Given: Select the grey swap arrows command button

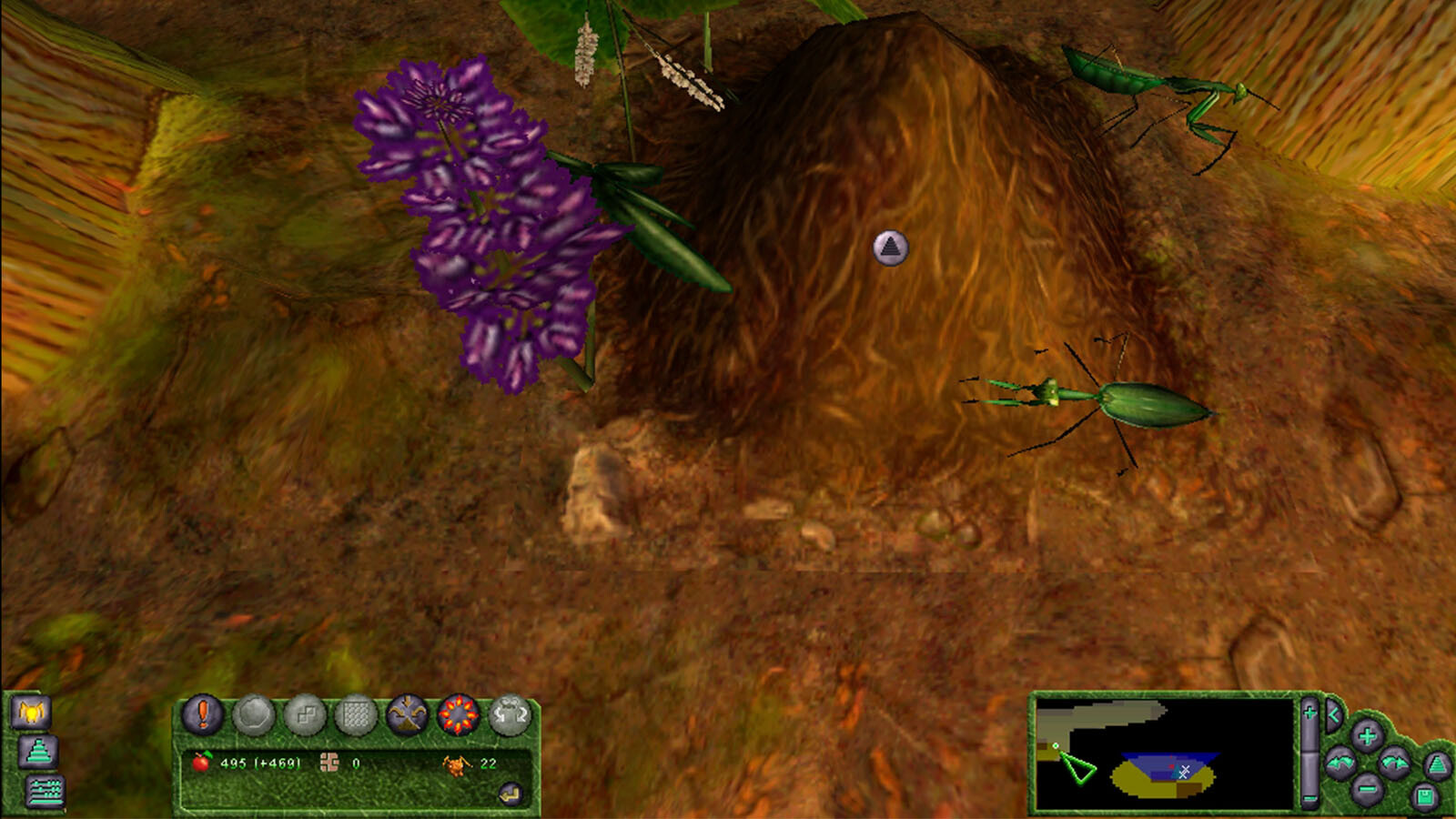Looking at the screenshot, I should pyautogui.click(x=510, y=715).
